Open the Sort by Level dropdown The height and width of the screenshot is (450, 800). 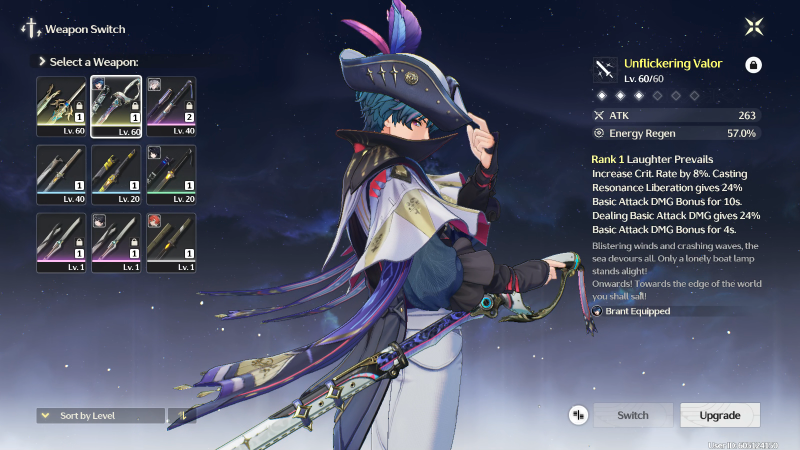click(100, 415)
